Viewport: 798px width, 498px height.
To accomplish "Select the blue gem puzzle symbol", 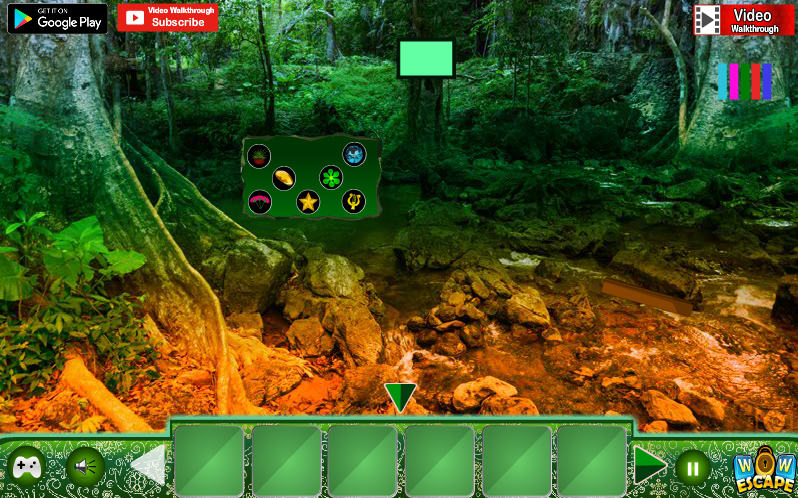I will (x=354, y=154).
